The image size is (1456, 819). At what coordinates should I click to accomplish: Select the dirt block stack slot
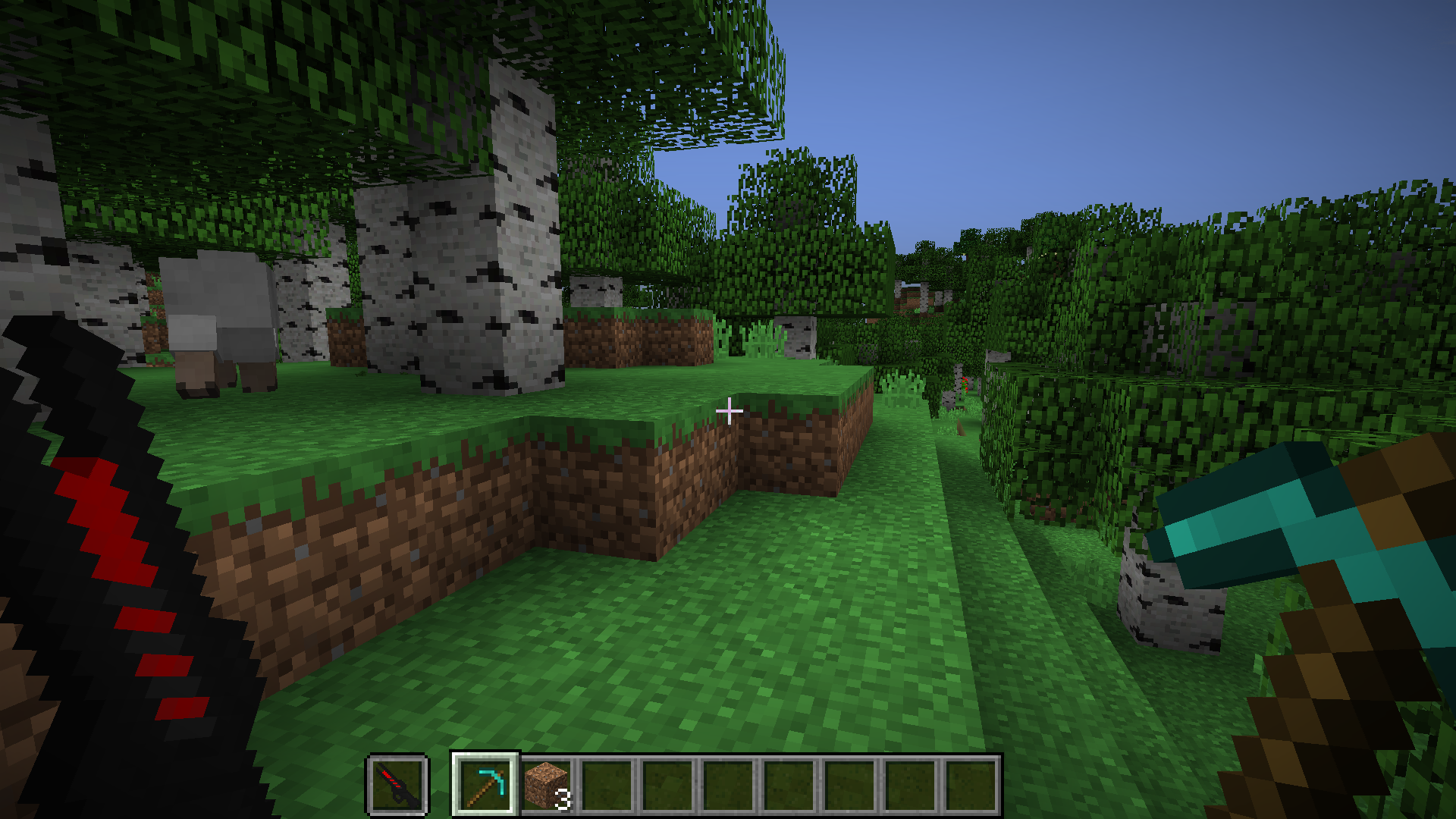546,786
